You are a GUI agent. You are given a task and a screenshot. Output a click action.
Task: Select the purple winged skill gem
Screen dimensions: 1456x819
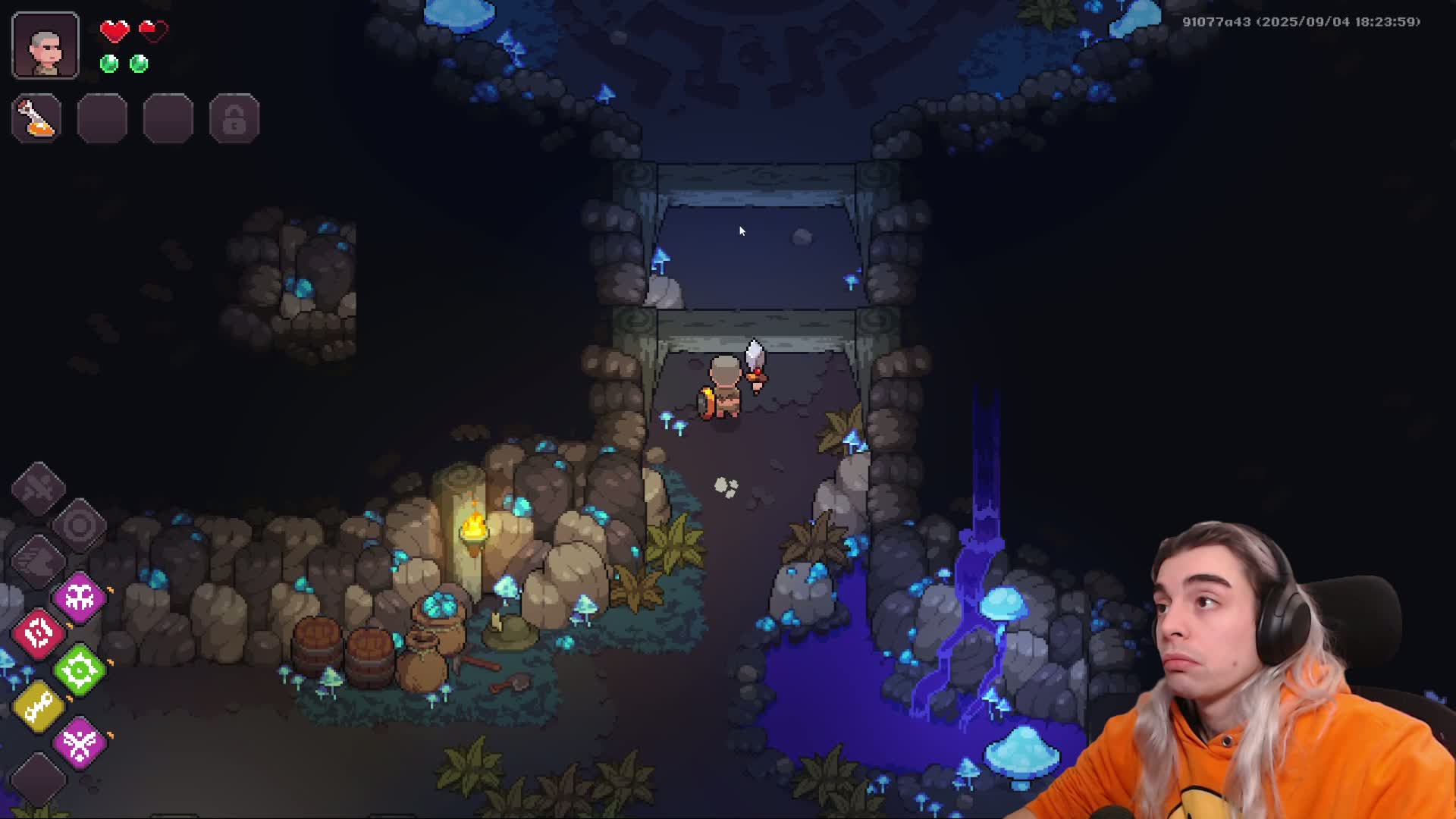point(78,742)
